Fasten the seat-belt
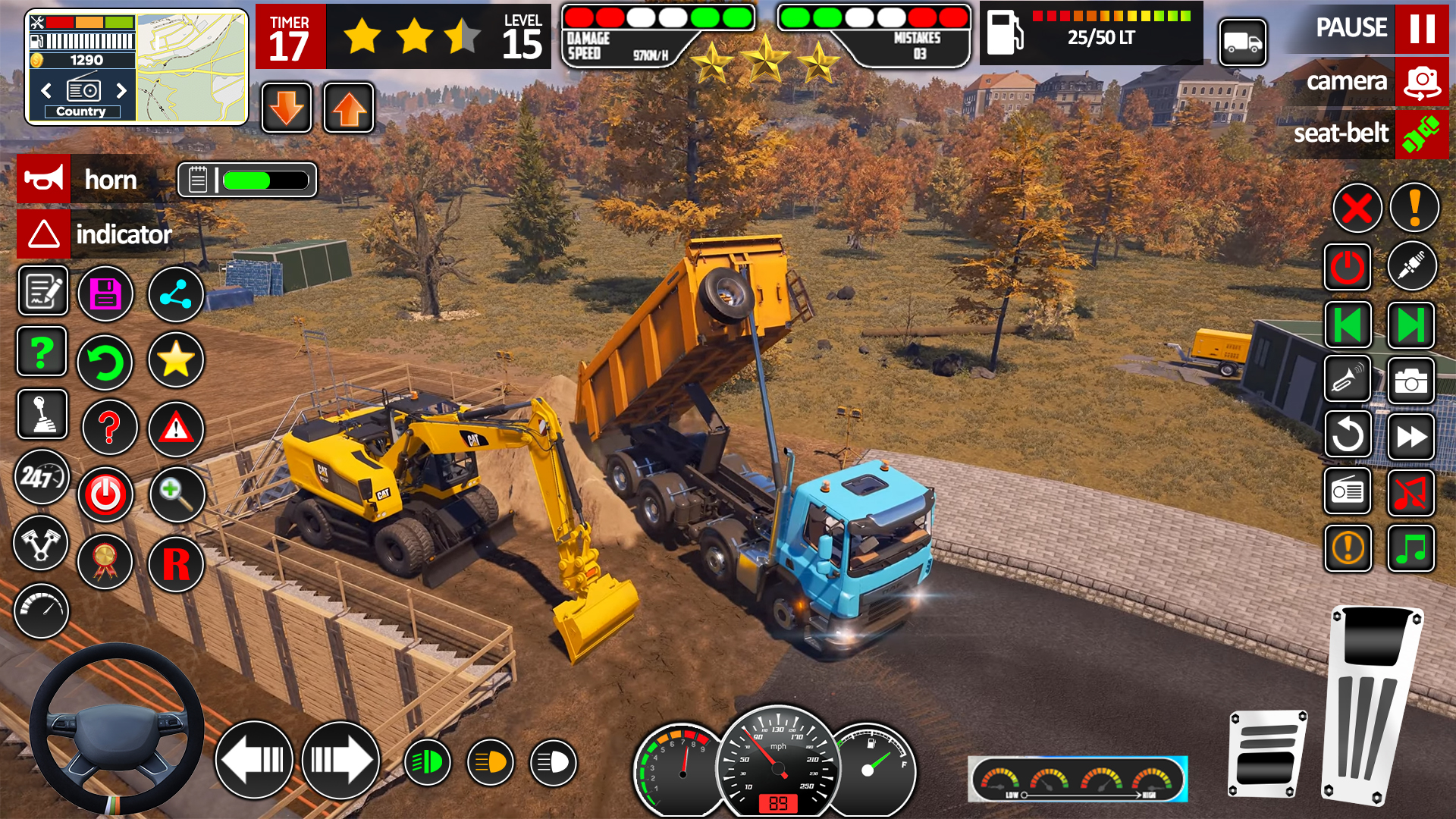The height and width of the screenshot is (819, 1456). click(1421, 134)
